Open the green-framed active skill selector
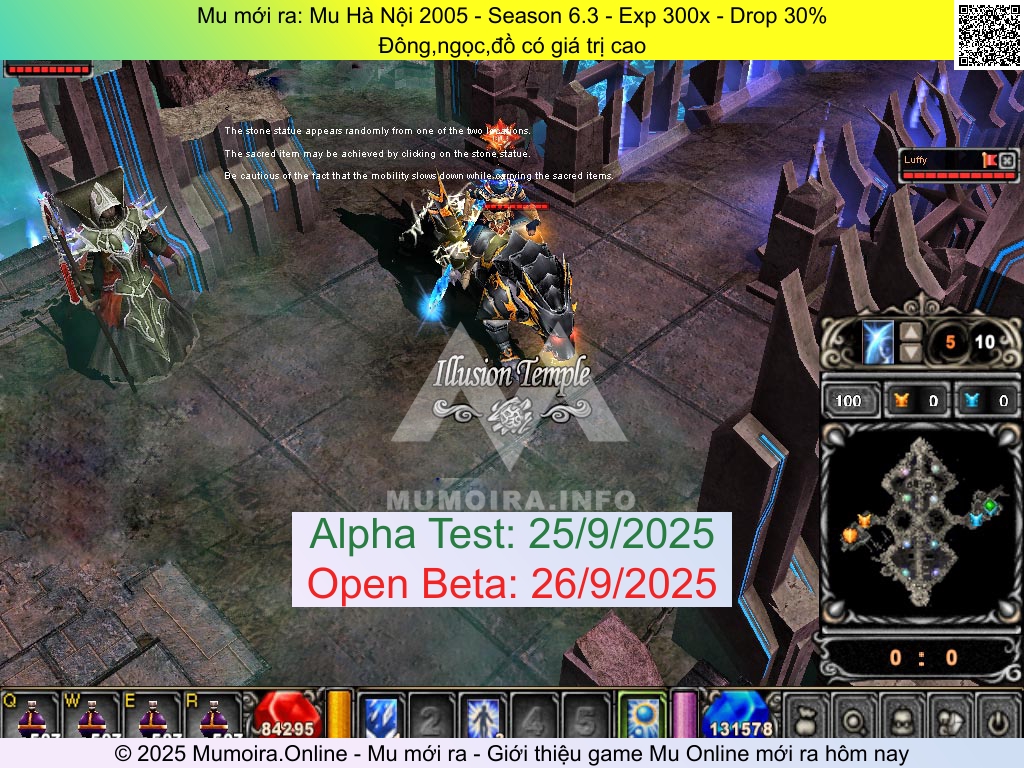Viewport: 1024px width, 768px height. pyautogui.click(x=641, y=716)
